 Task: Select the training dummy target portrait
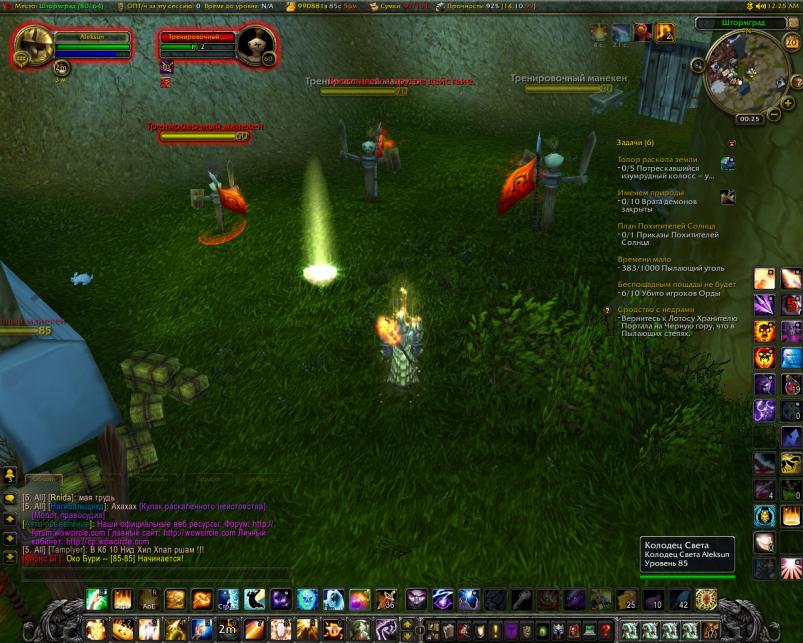tap(257, 45)
